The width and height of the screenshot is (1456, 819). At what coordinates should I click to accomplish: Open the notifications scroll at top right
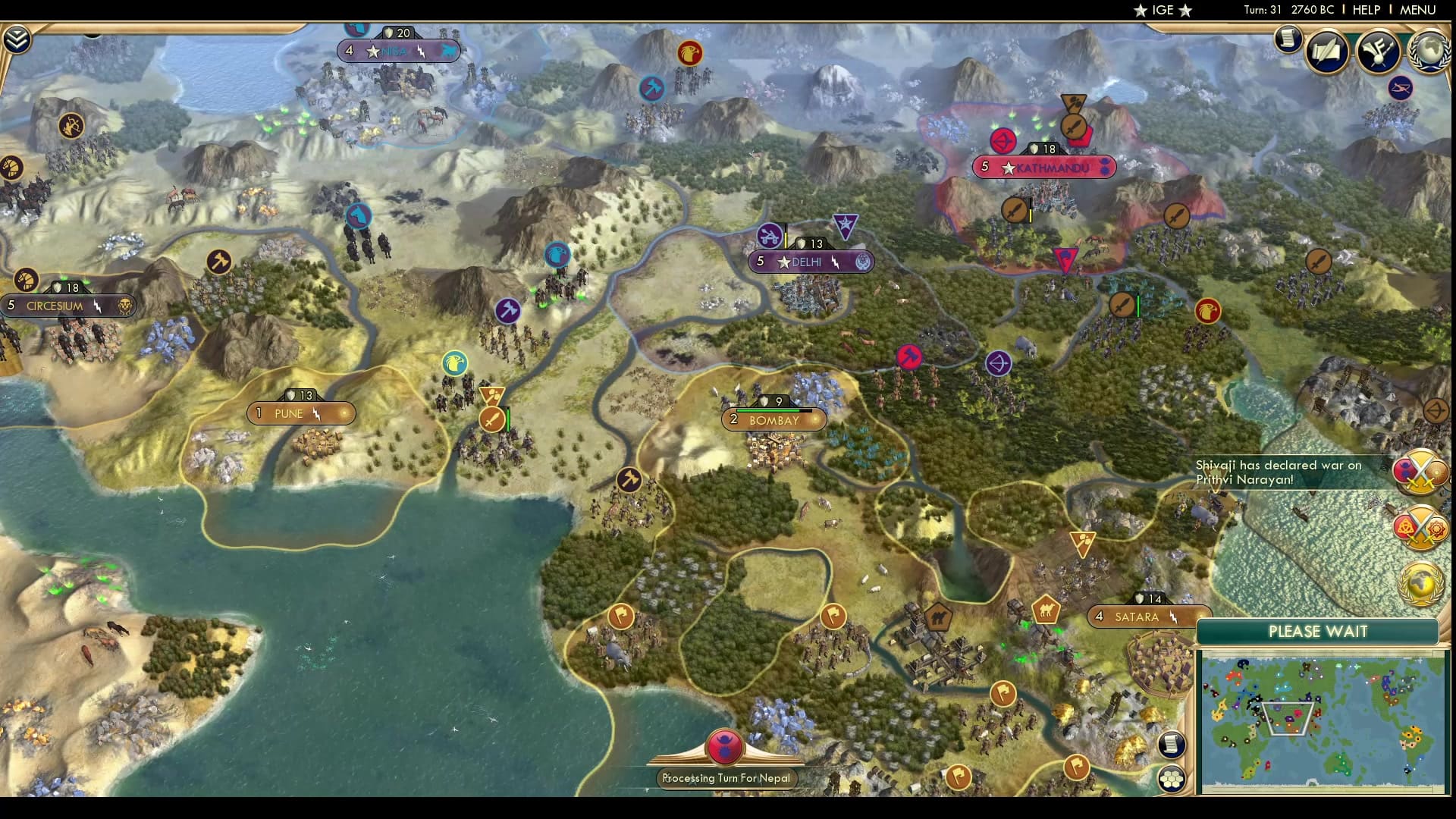(1287, 39)
